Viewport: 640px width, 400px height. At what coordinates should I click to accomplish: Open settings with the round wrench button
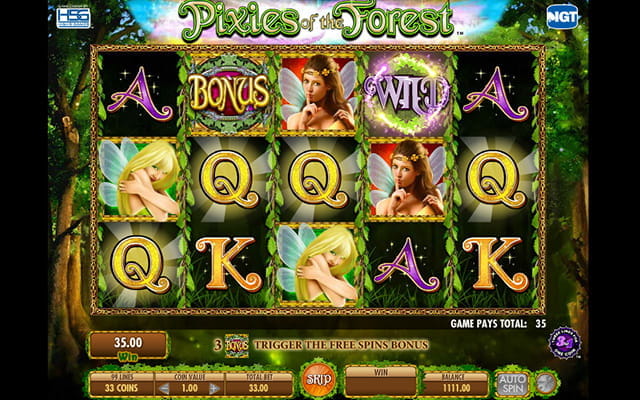(548, 382)
